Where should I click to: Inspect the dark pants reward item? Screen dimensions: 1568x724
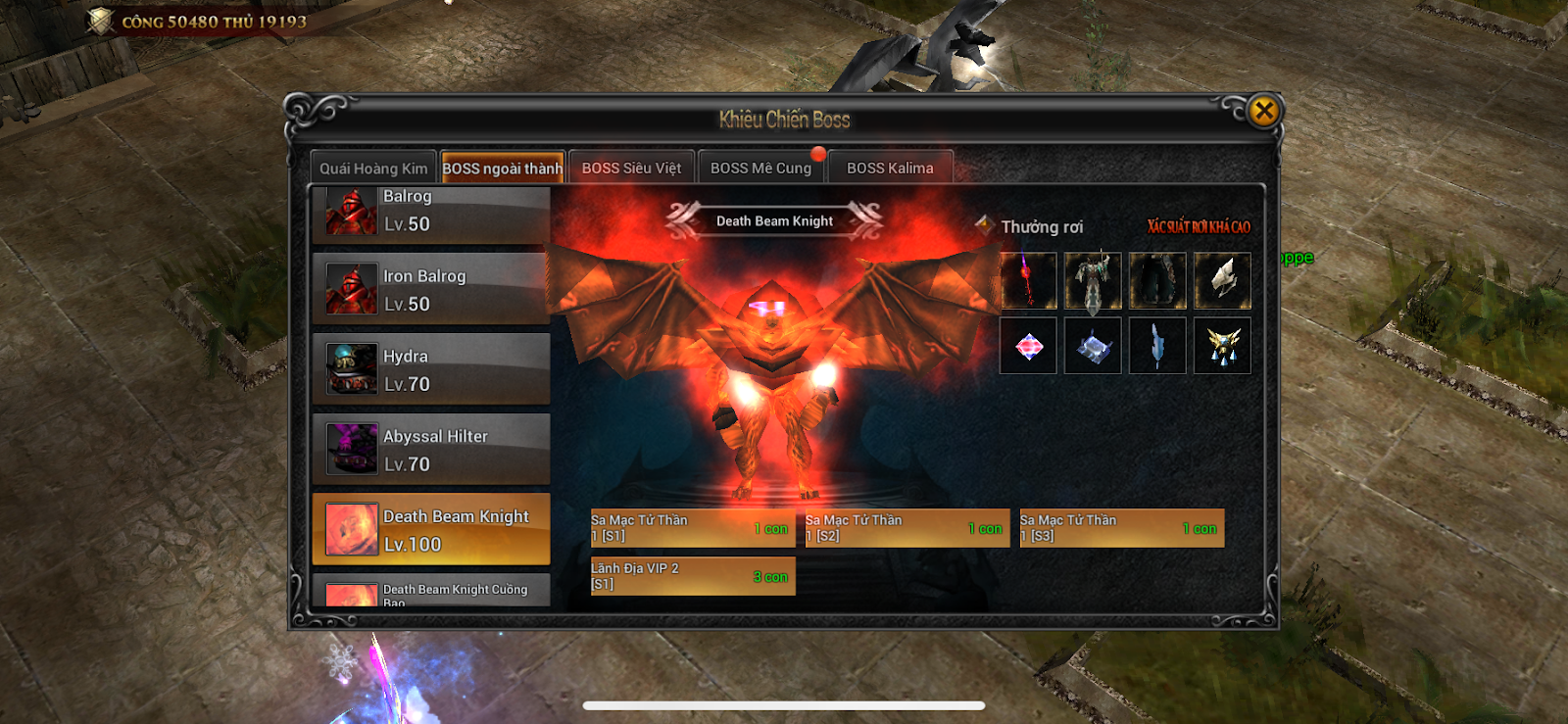coord(1157,281)
